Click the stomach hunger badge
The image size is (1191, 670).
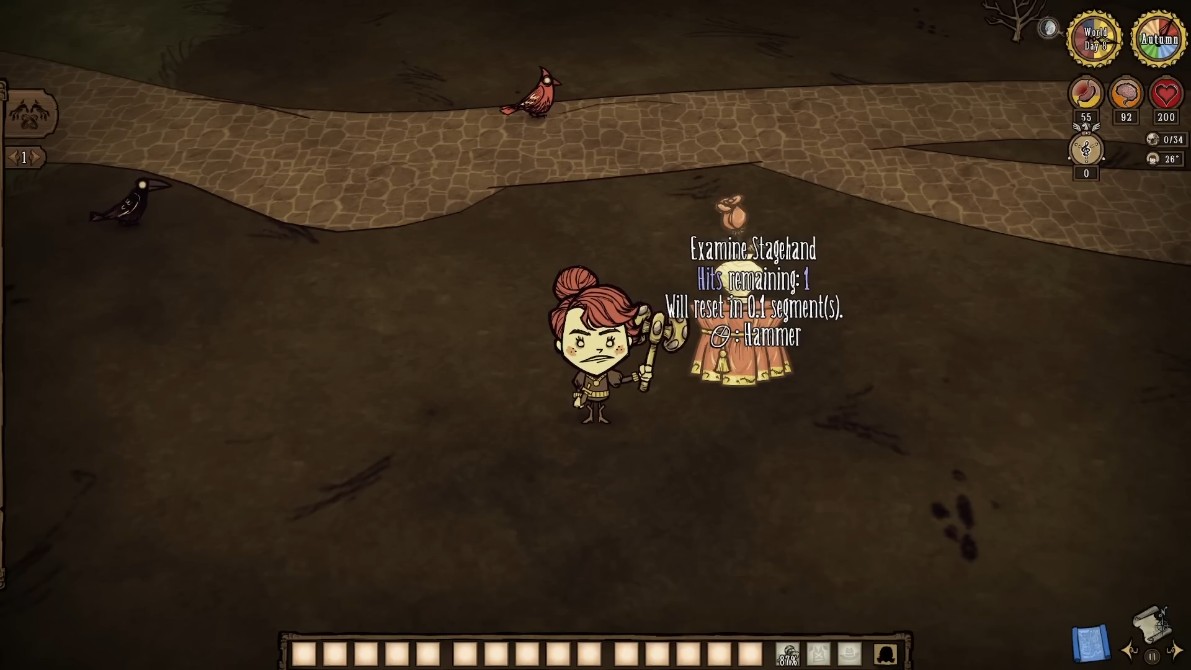(x=1086, y=94)
